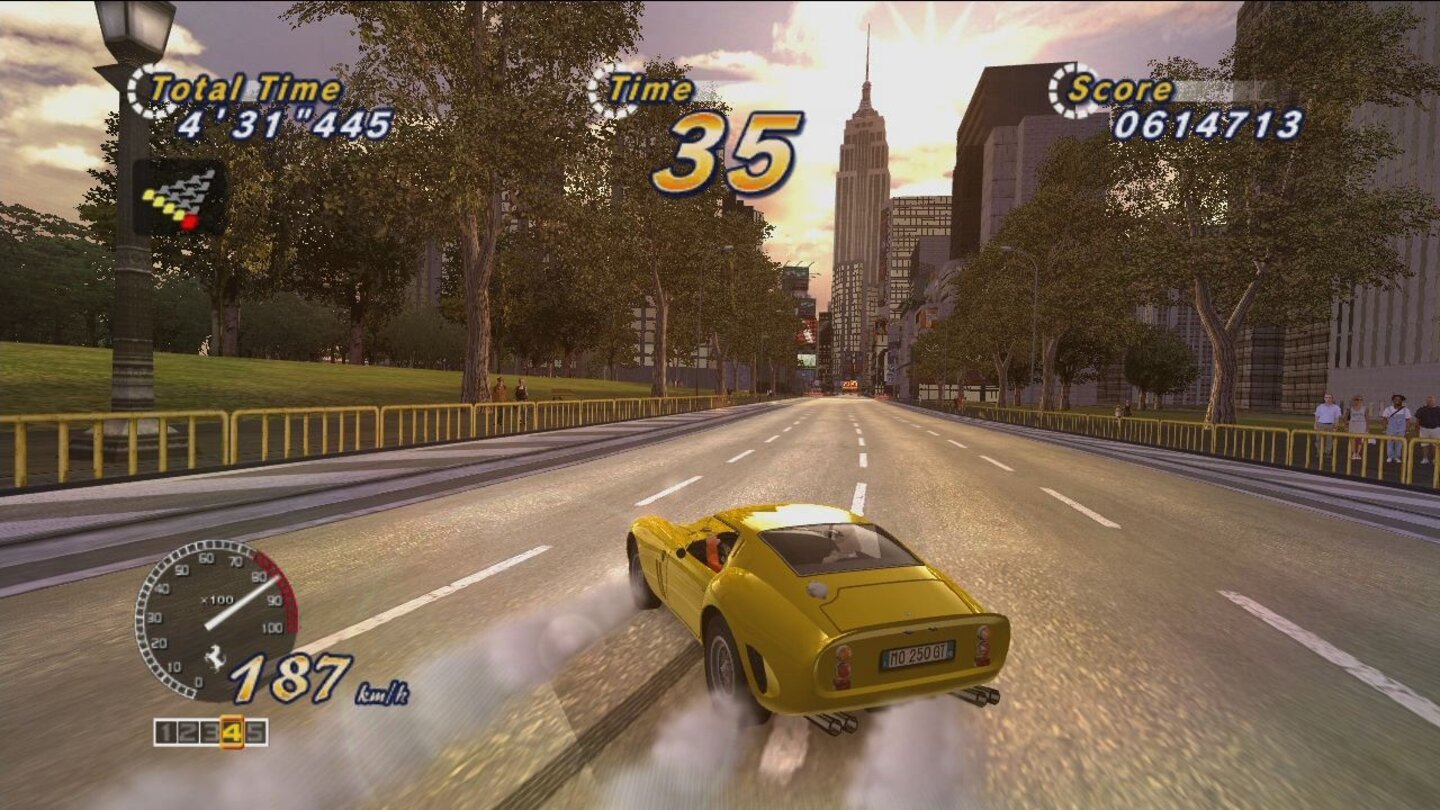Image resolution: width=1440 pixels, height=810 pixels.
Task: Select gear 4 in the gear indicator
Action: click(x=234, y=732)
